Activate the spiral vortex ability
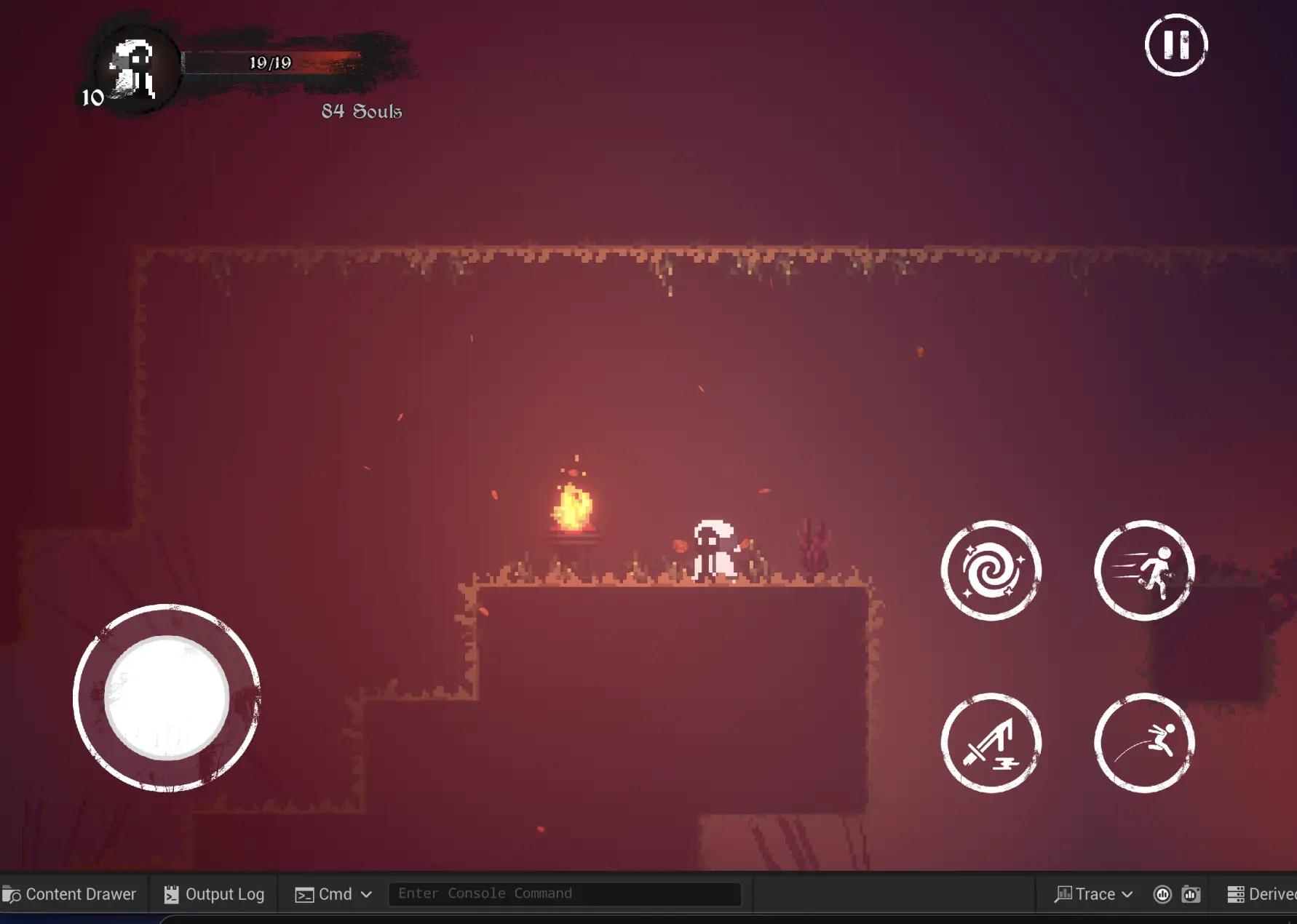The width and height of the screenshot is (1297, 924). [991, 570]
